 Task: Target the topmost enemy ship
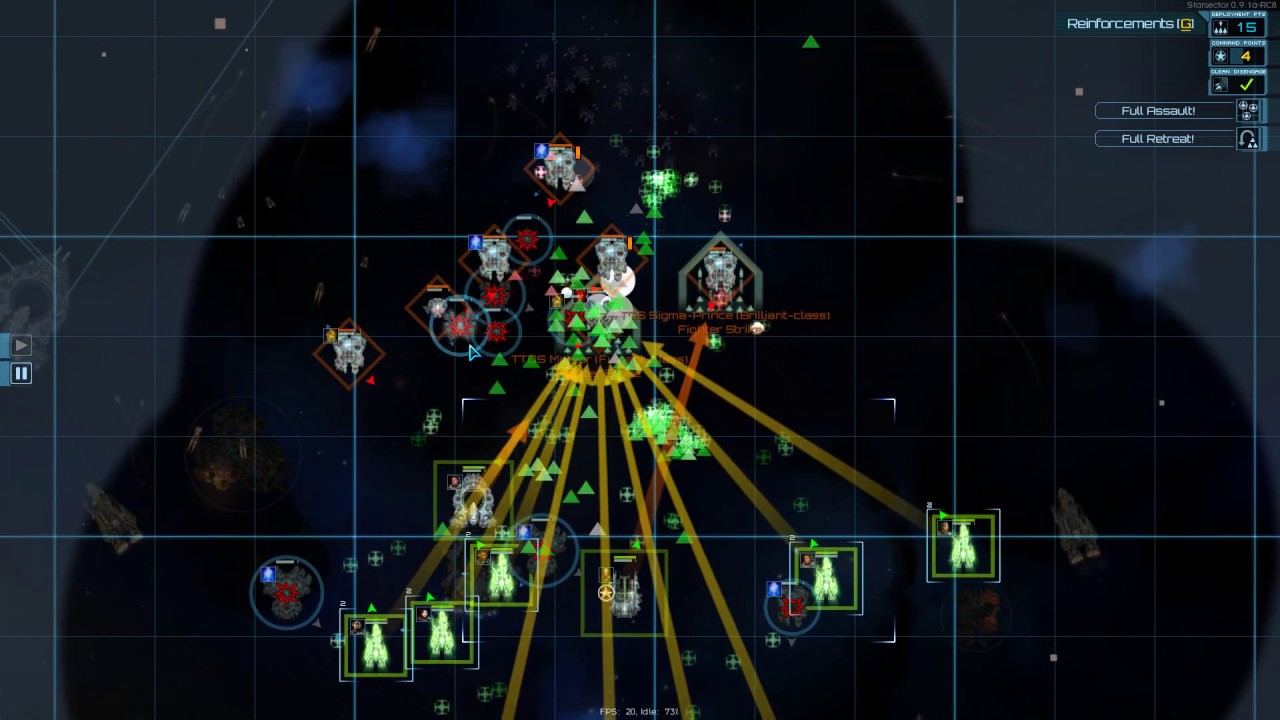click(x=560, y=168)
